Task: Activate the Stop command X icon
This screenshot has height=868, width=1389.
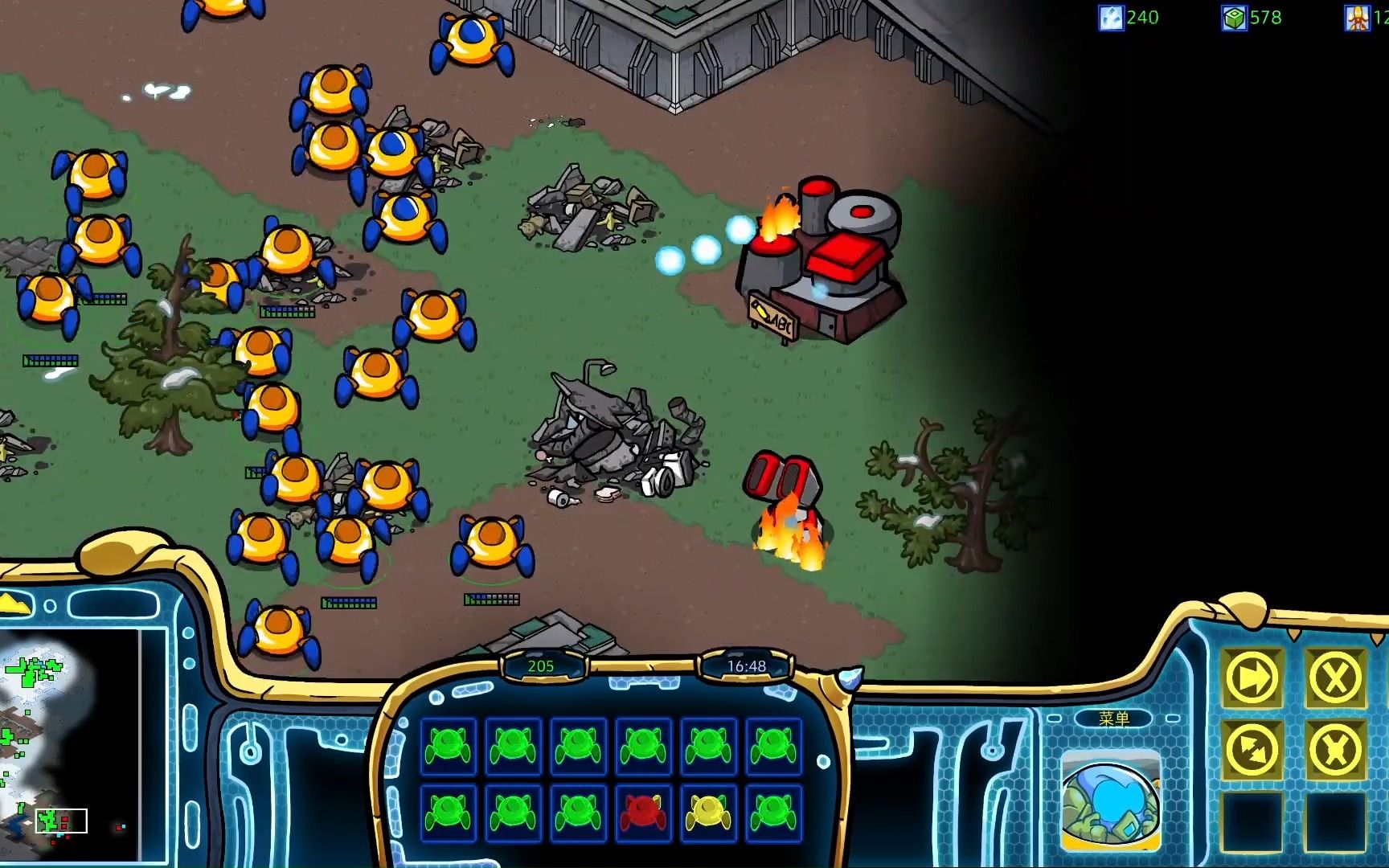Action: 1335,679
